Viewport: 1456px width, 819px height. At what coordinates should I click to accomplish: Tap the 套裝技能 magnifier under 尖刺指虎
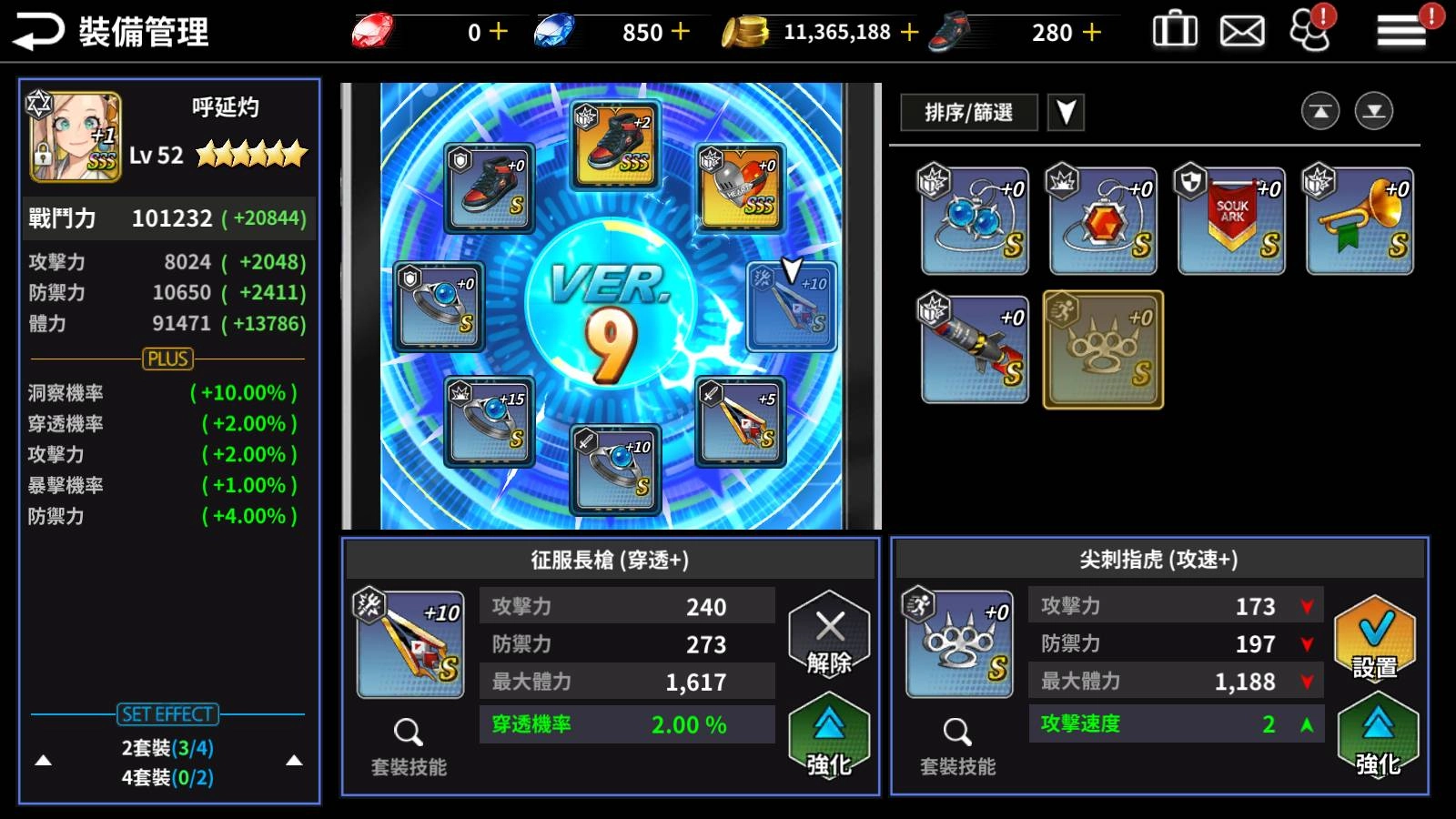click(957, 733)
